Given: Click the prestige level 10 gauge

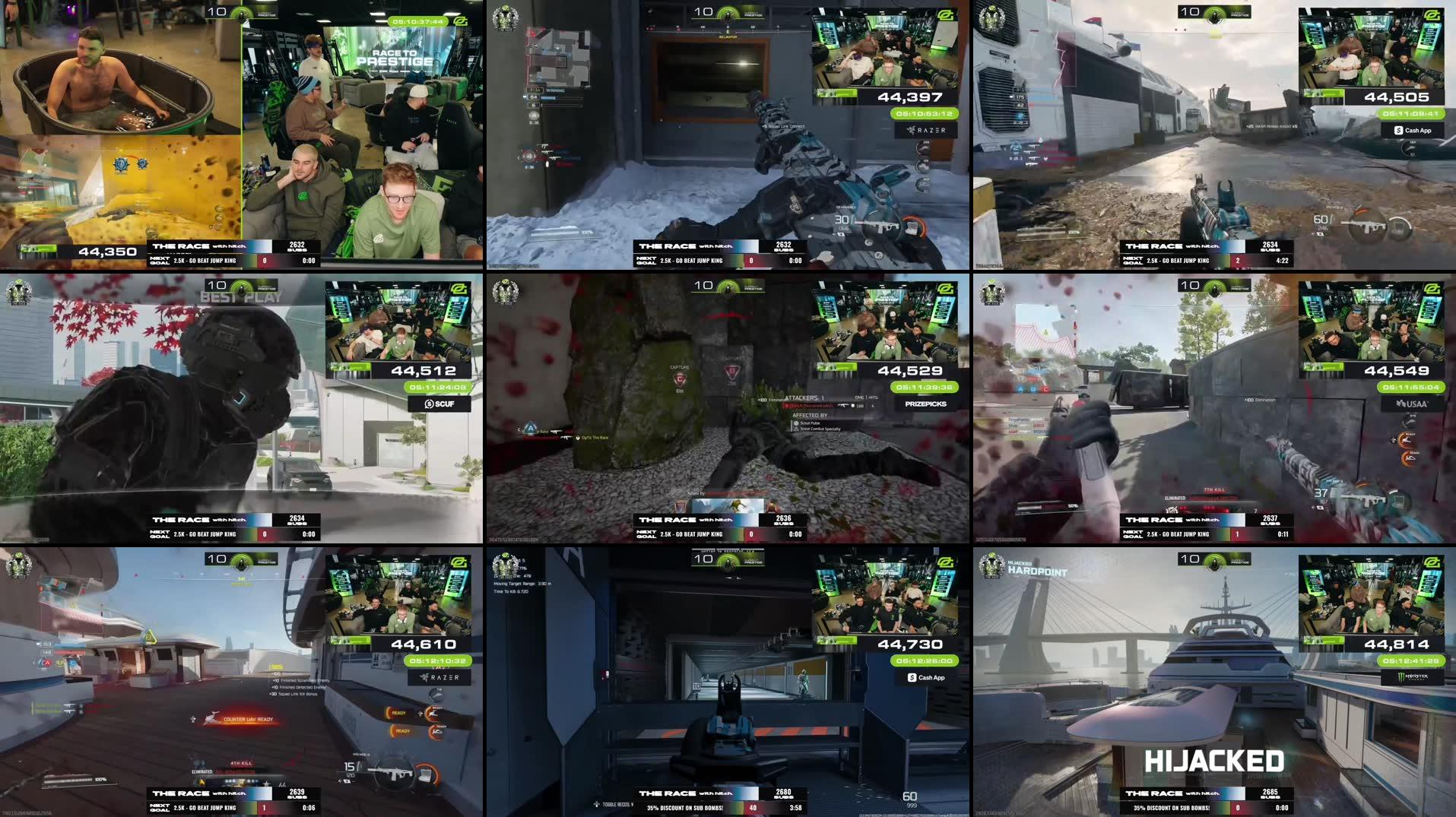Looking at the screenshot, I should [x=728, y=12].
